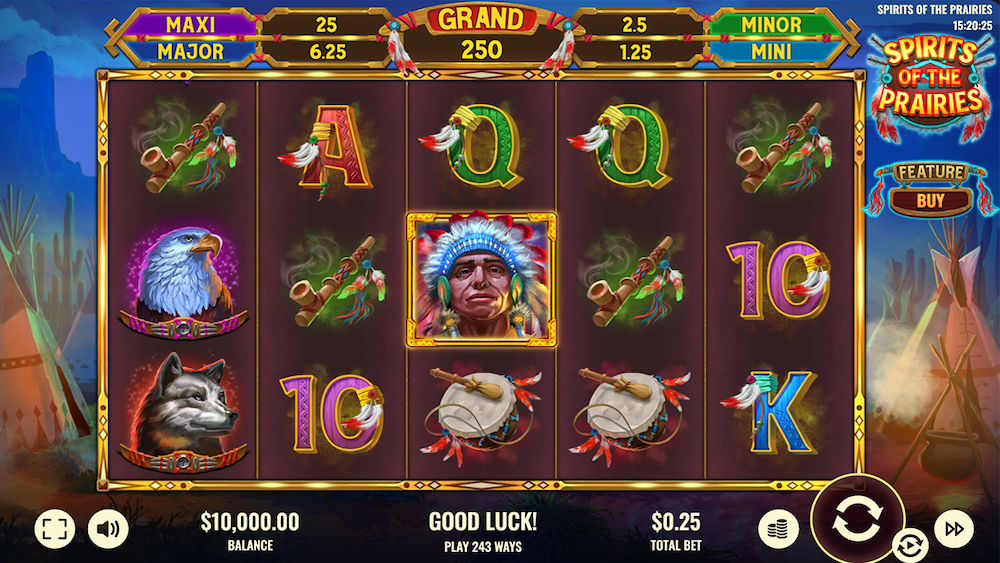Toggle fullscreen mode
Viewport: 1000px width, 563px height.
point(55,528)
